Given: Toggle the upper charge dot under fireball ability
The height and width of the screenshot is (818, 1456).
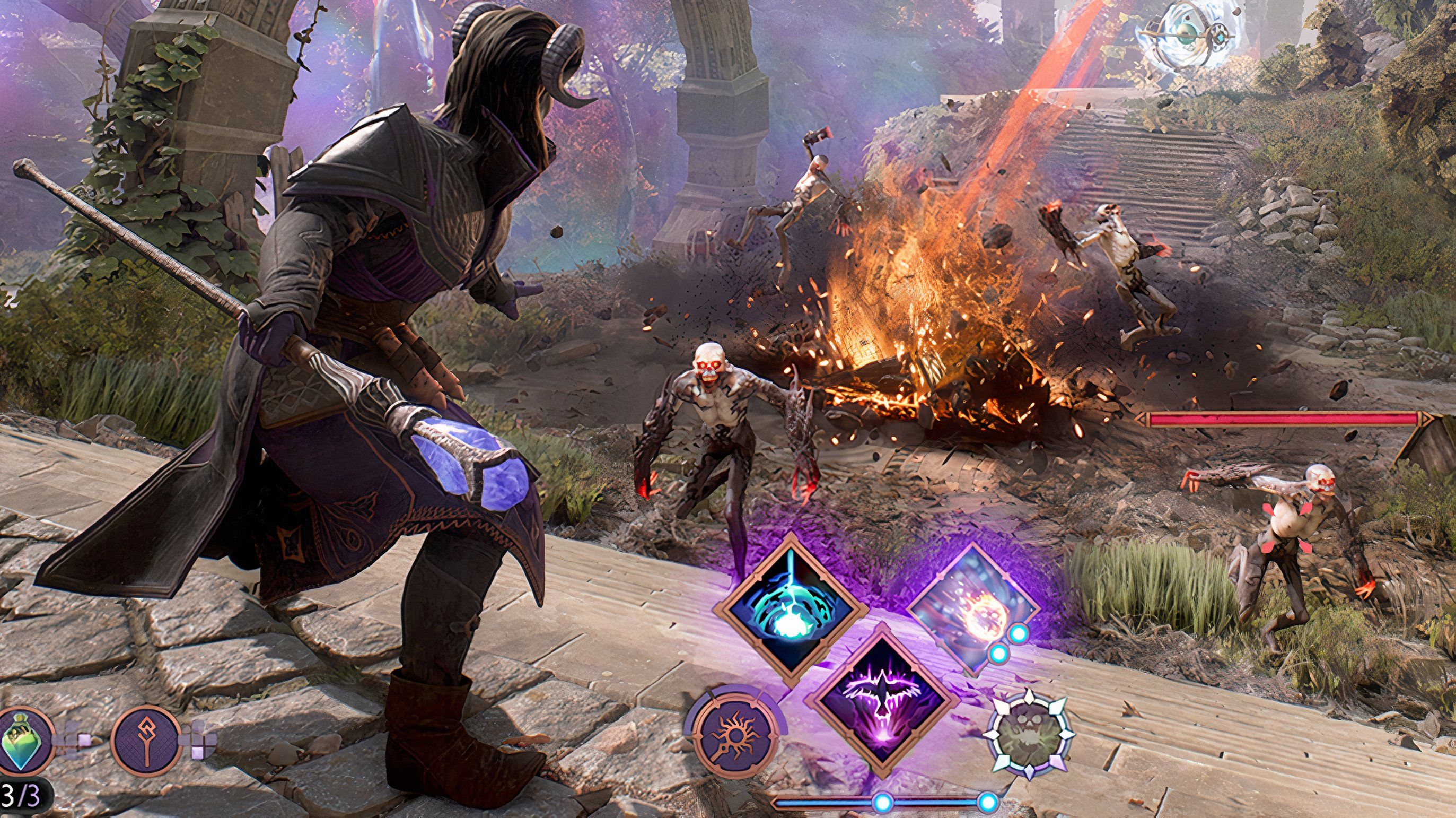Looking at the screenshot, I should click(x=1019, y=634).
